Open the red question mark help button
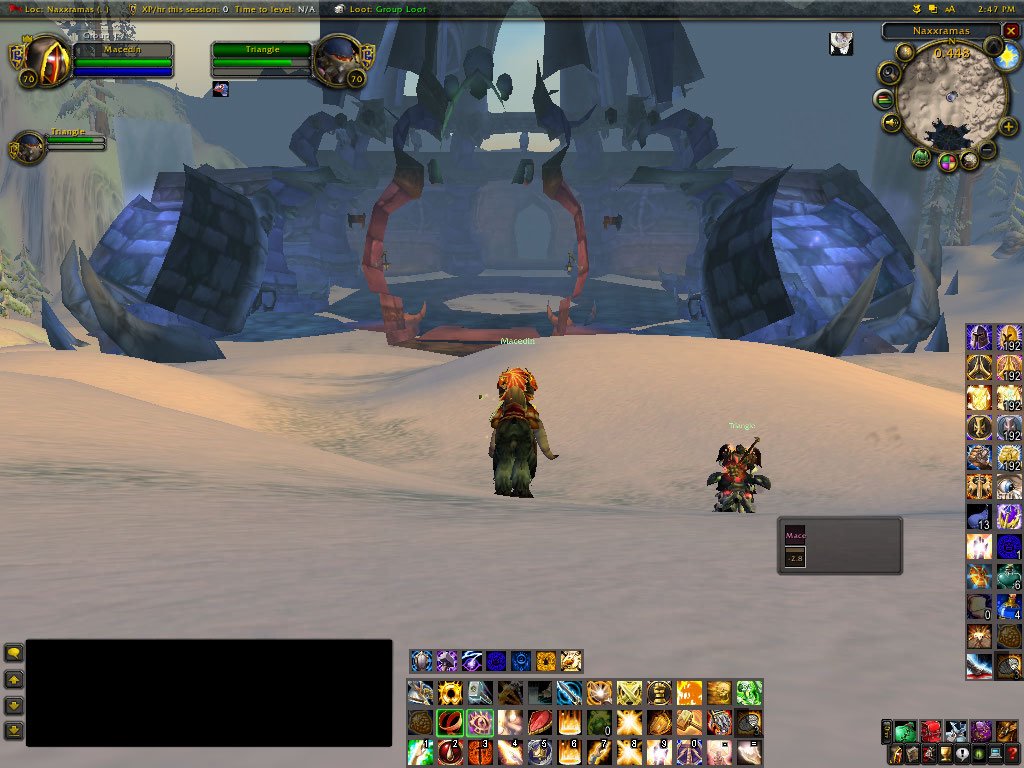 (1013, 755)
